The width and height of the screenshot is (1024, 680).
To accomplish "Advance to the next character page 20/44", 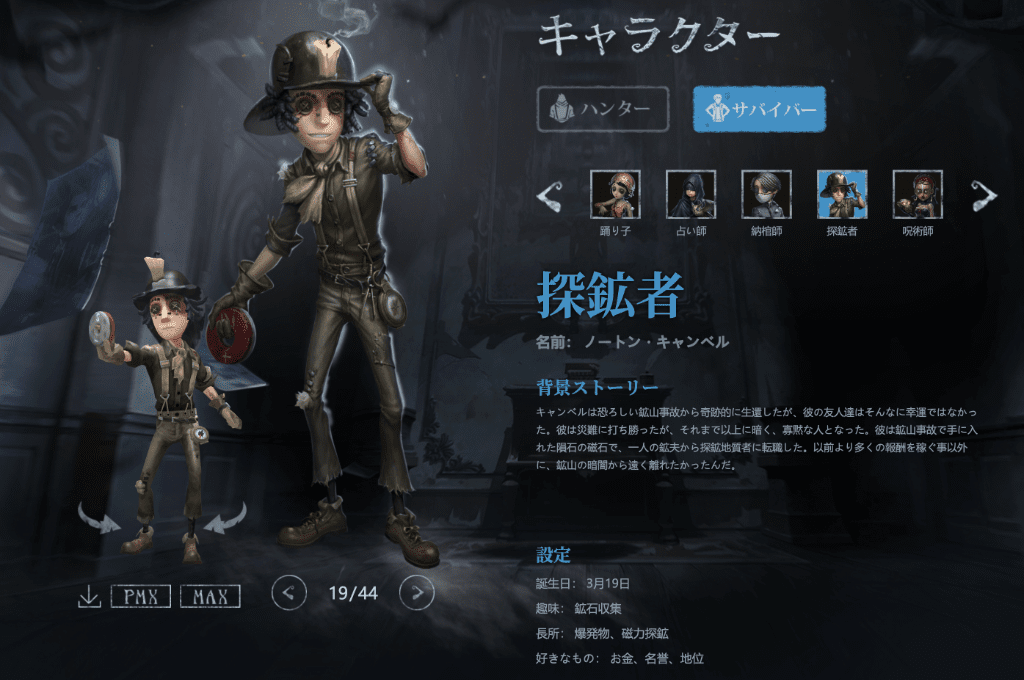I will pos(417,593).
